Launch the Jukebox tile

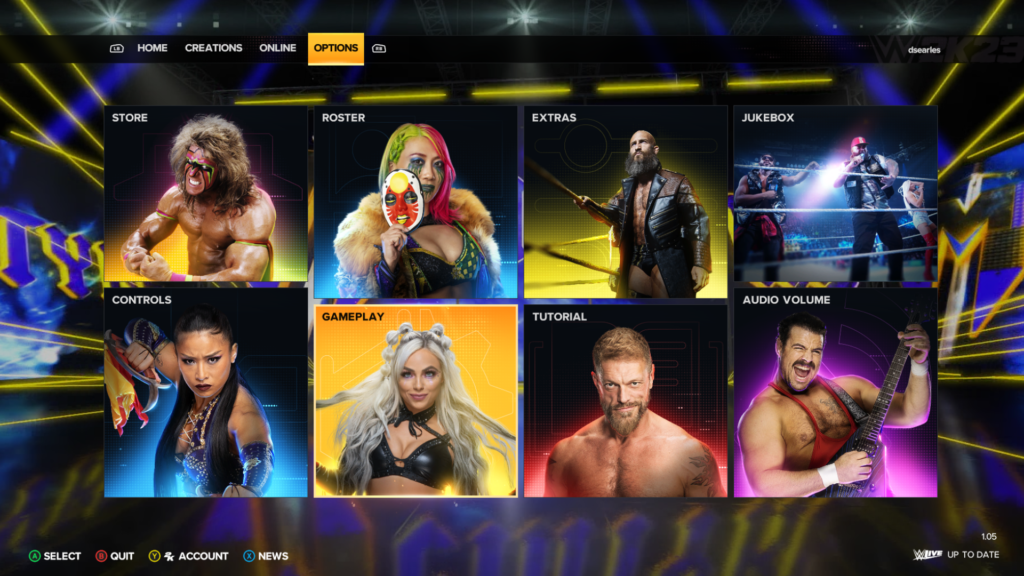835,194
